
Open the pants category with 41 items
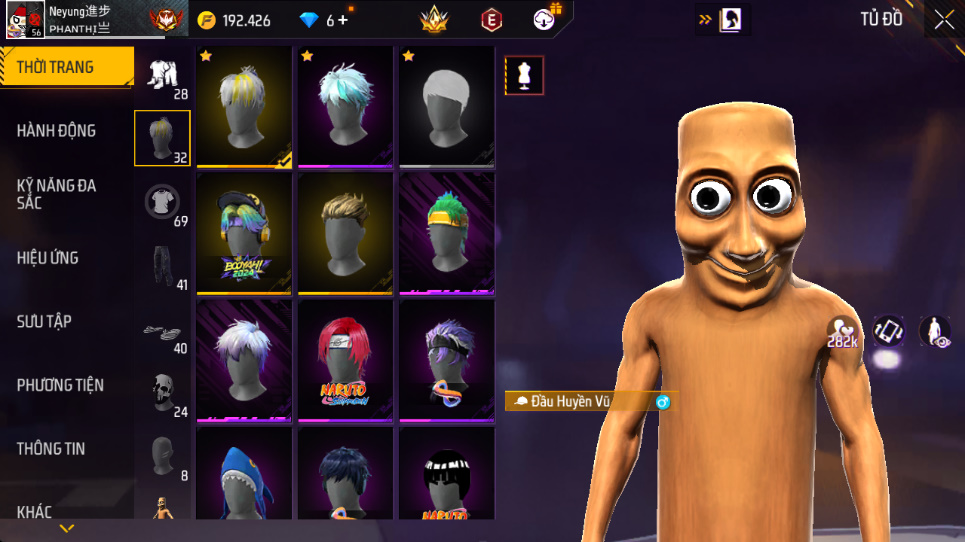162,266
